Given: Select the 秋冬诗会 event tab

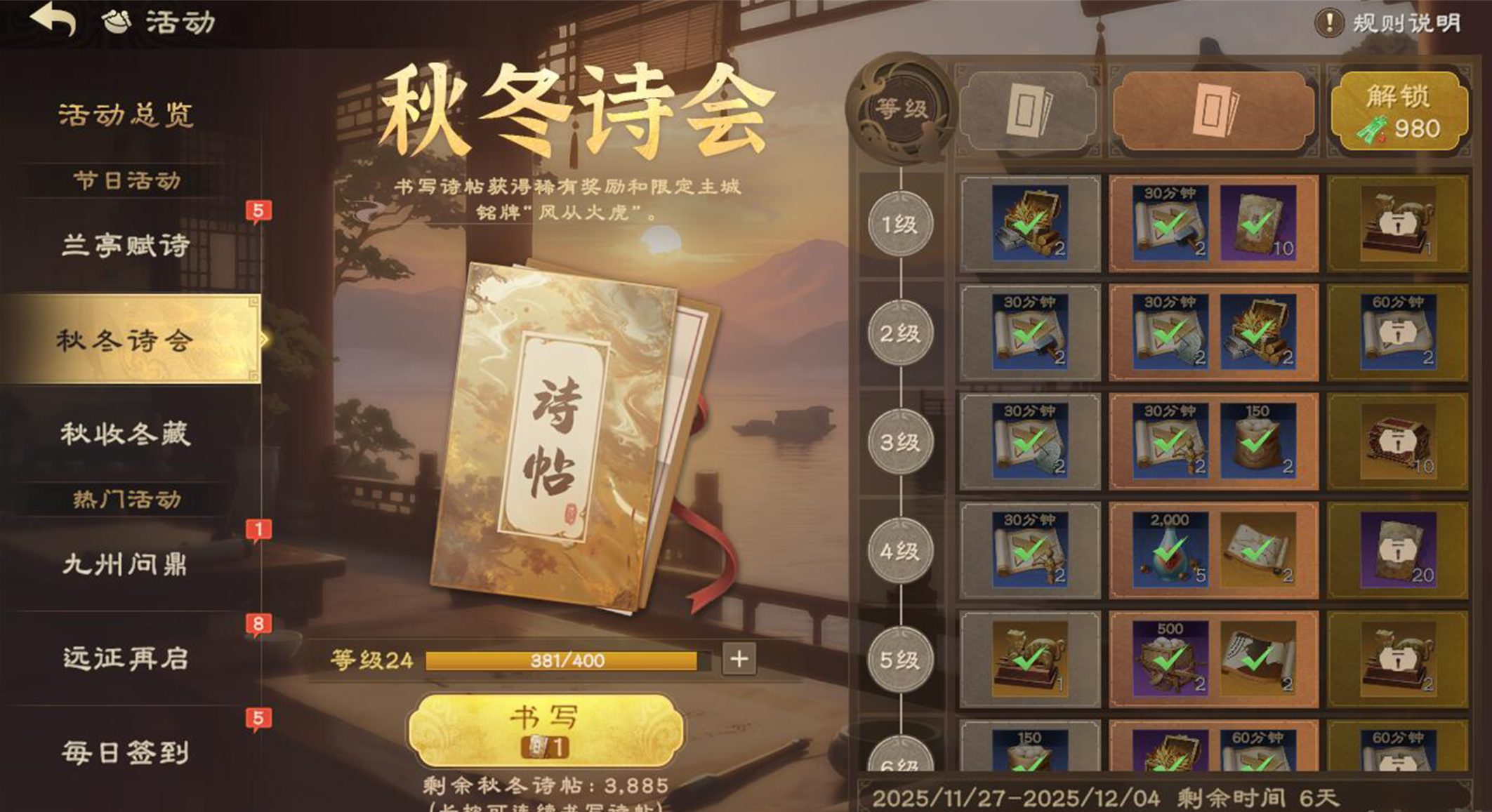Looking at the screenshot, I should [126, 340].
